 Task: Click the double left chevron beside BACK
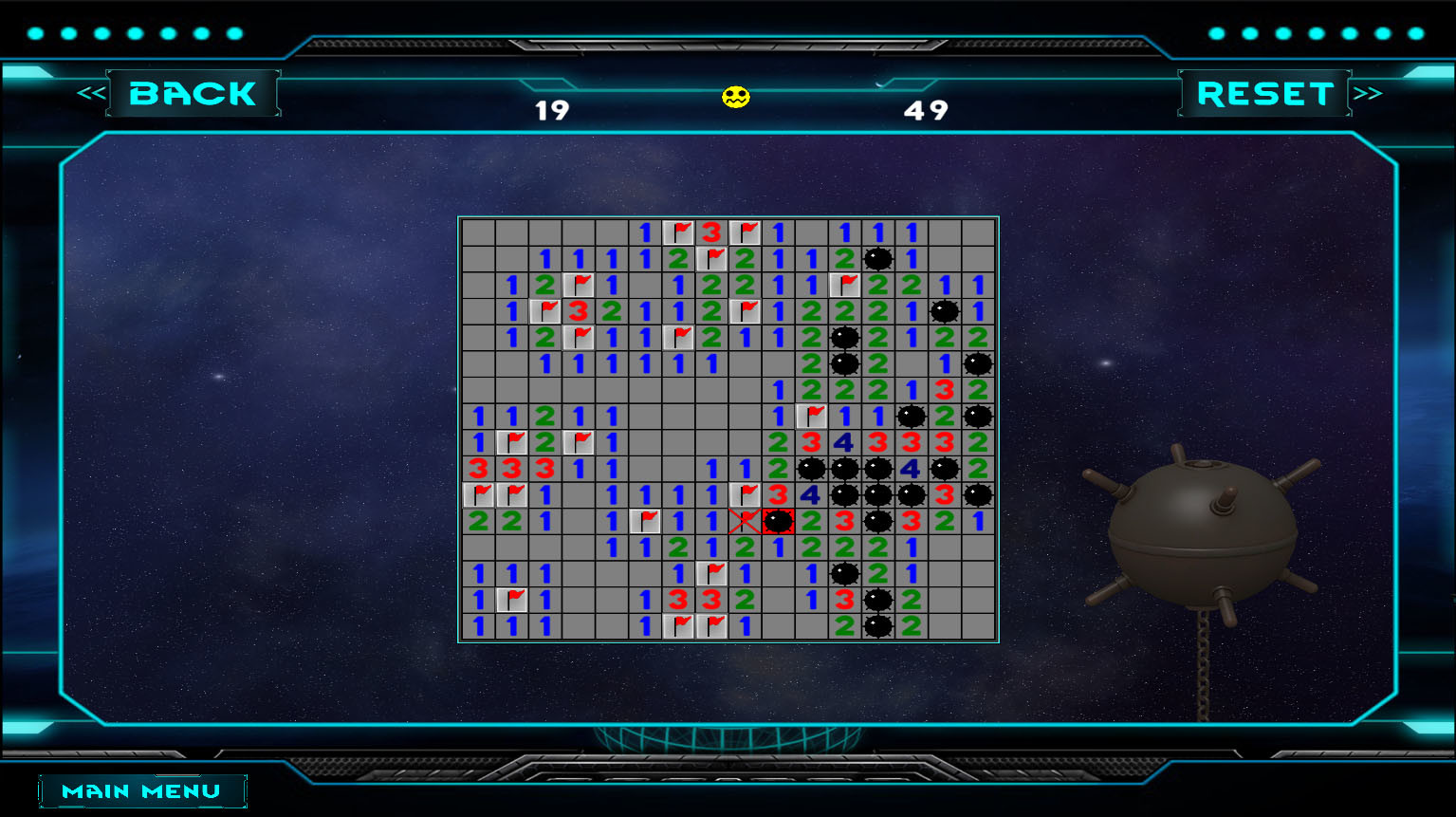pyautogui.click(x=89, y=91)
